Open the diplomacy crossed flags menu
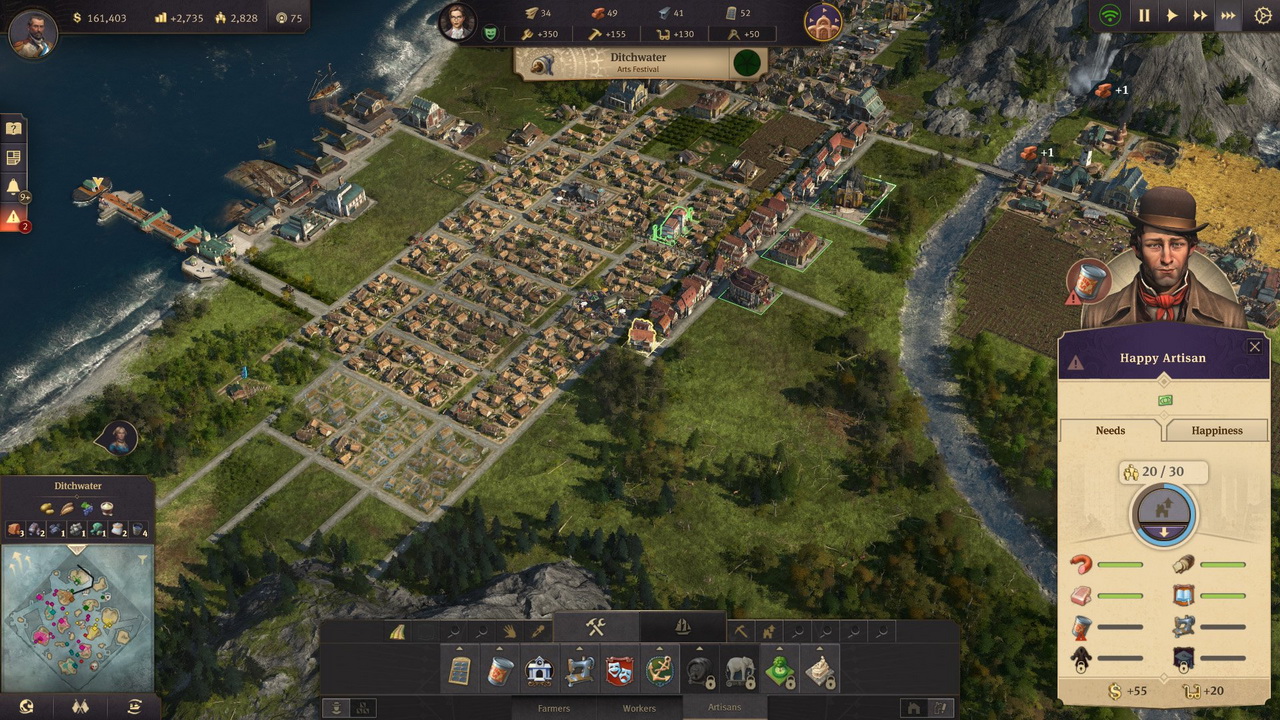This screenshot has height=720, width=1280. click(x=79, y=707)
